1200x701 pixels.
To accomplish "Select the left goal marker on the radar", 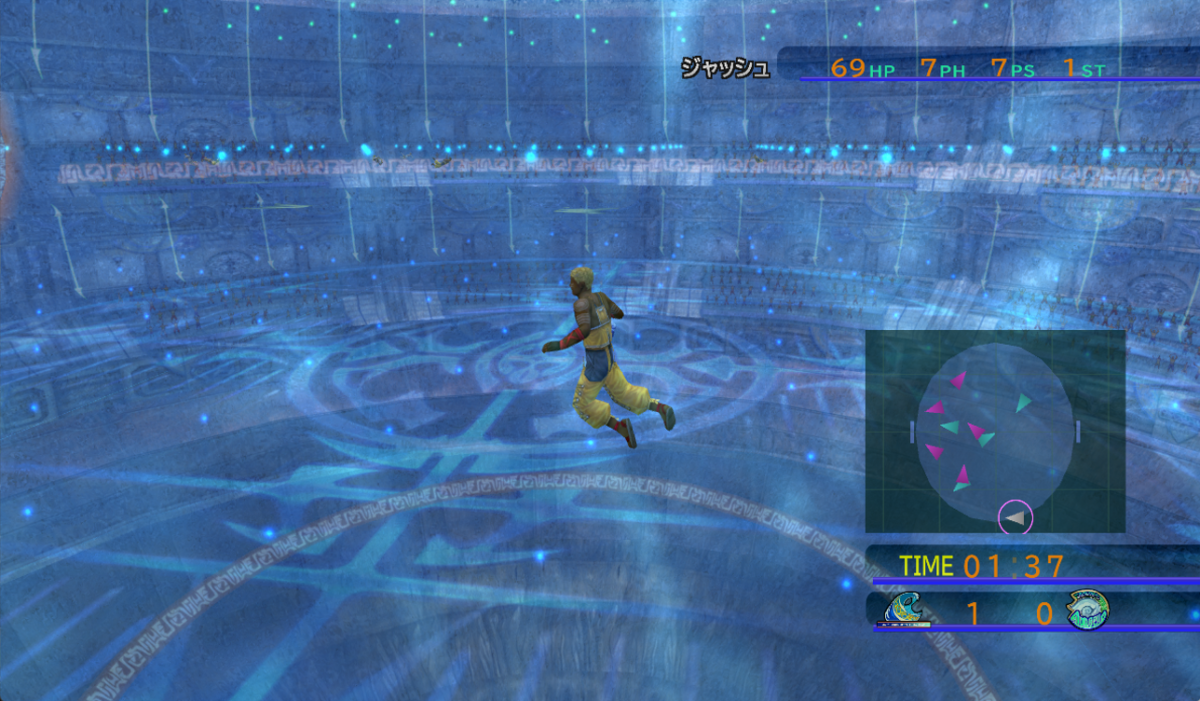I will (x=912, y=431).
